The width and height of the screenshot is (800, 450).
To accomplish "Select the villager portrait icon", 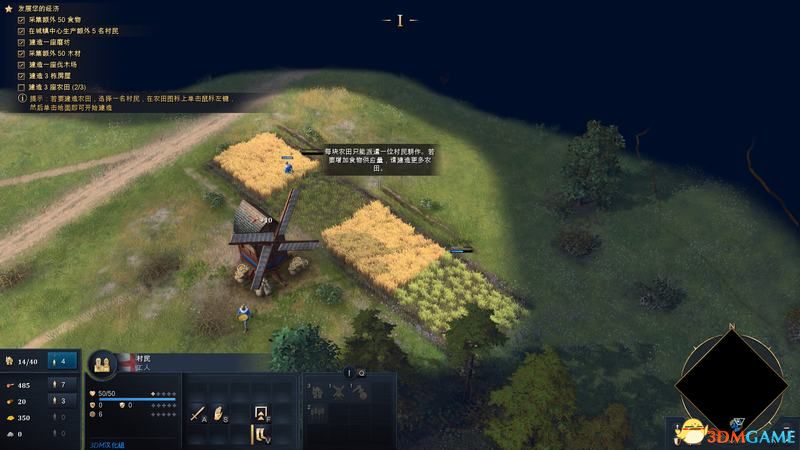I will (105, 365).
